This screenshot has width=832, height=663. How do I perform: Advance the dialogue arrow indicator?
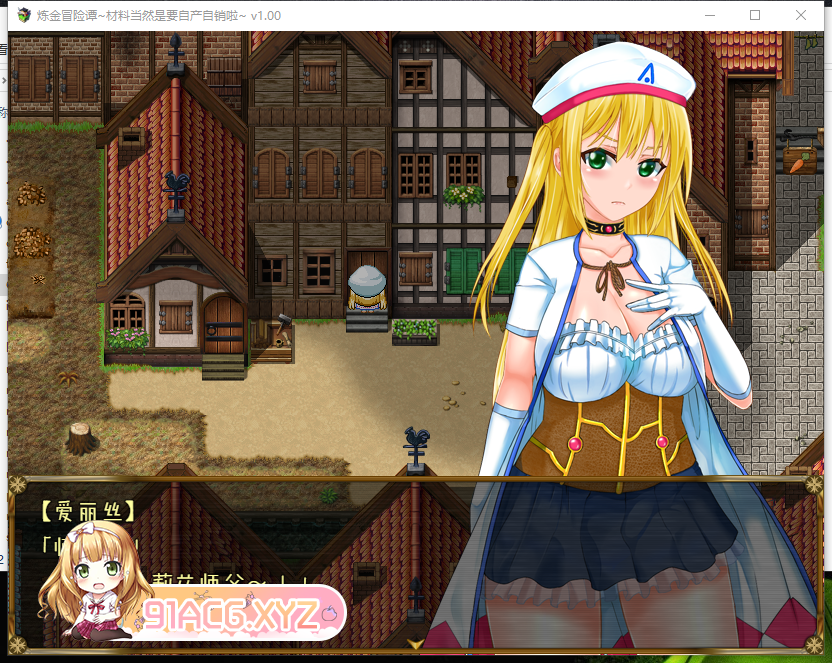coord(415,643)
